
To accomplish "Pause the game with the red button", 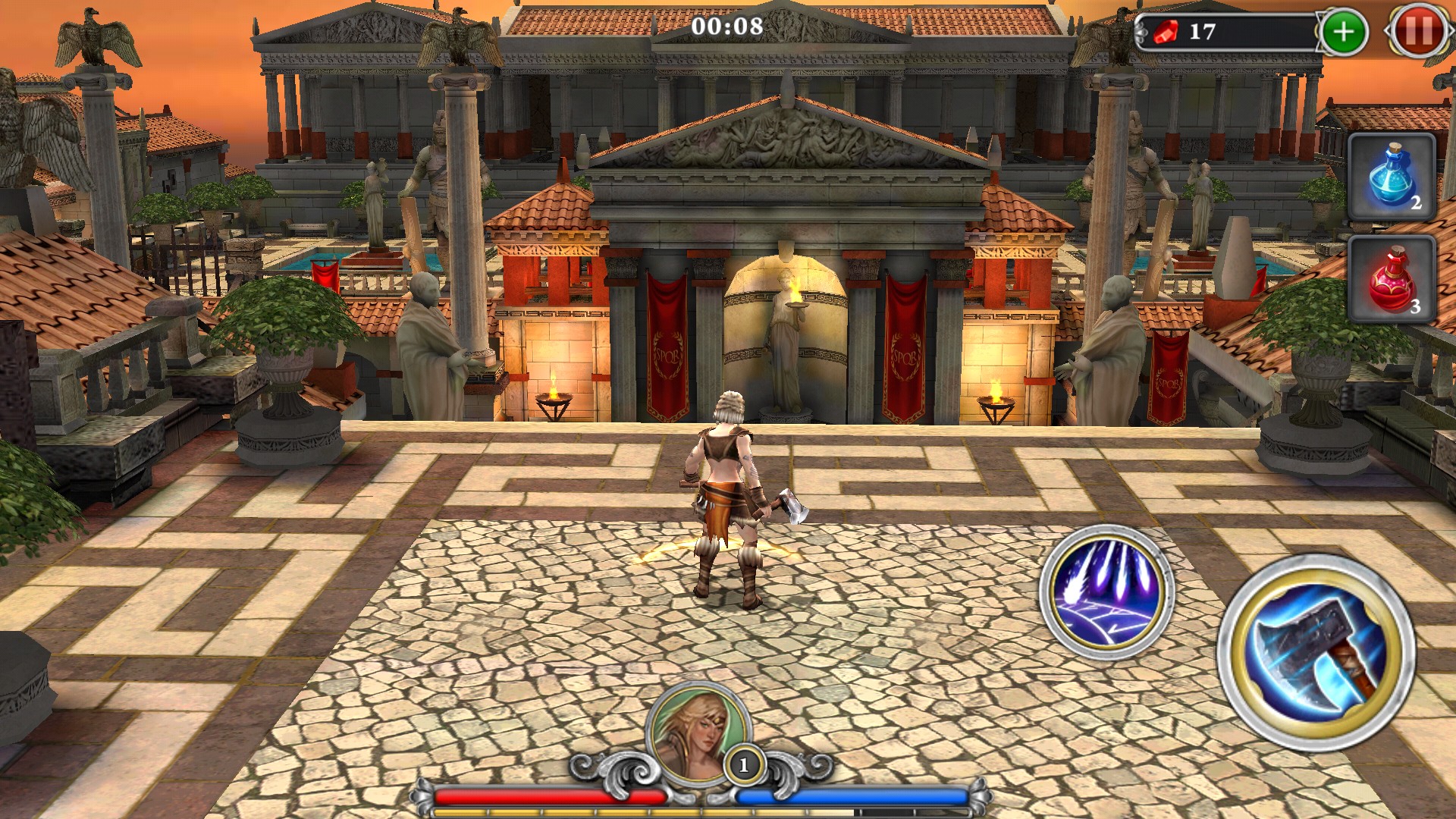I will pyautogui.click(x=1419, y=32).
